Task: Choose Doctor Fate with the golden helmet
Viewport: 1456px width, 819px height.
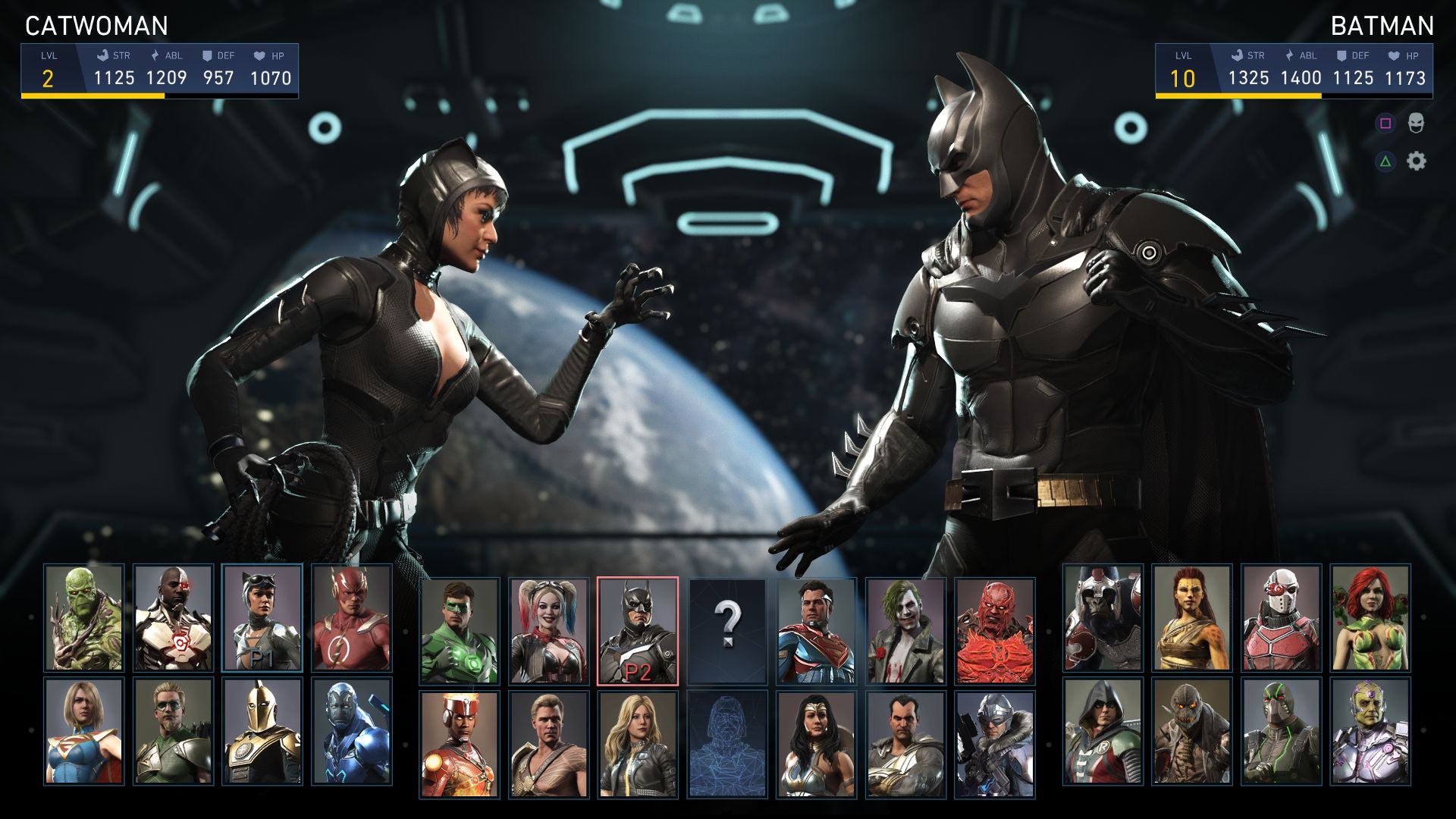Action: [262, 731]
